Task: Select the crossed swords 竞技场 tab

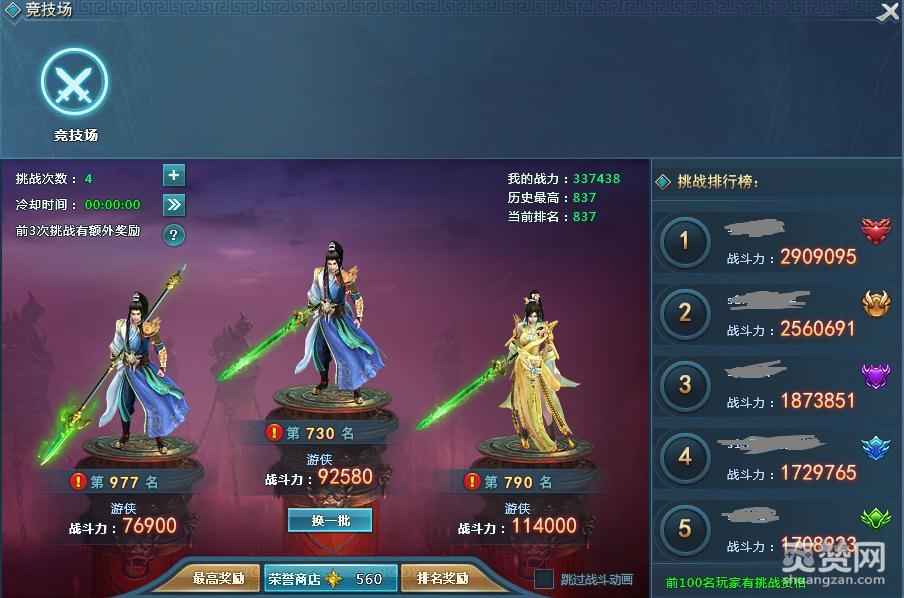Action: pos(75,83)
